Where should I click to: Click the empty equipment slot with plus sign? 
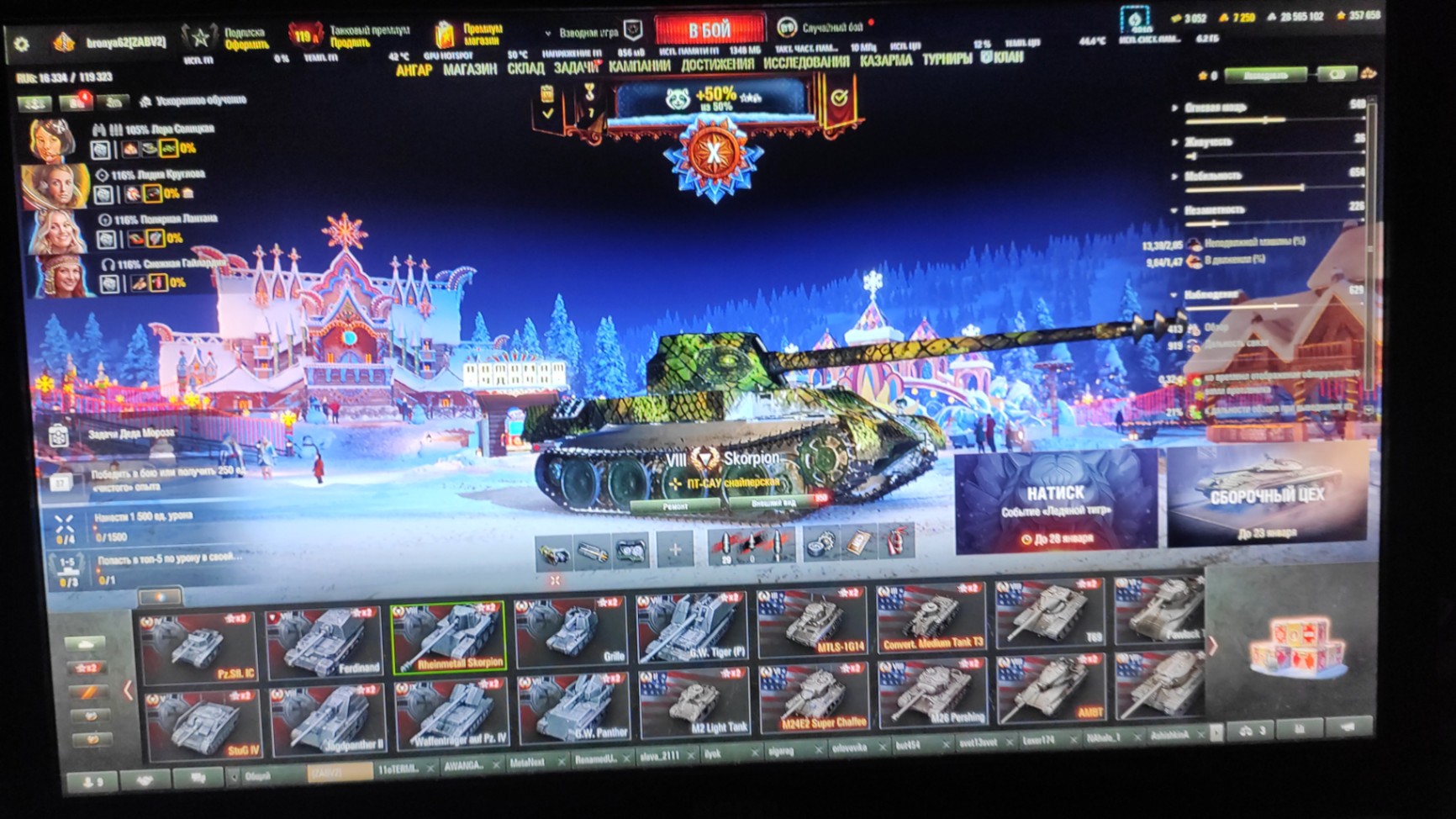click(x=675, y=551)
